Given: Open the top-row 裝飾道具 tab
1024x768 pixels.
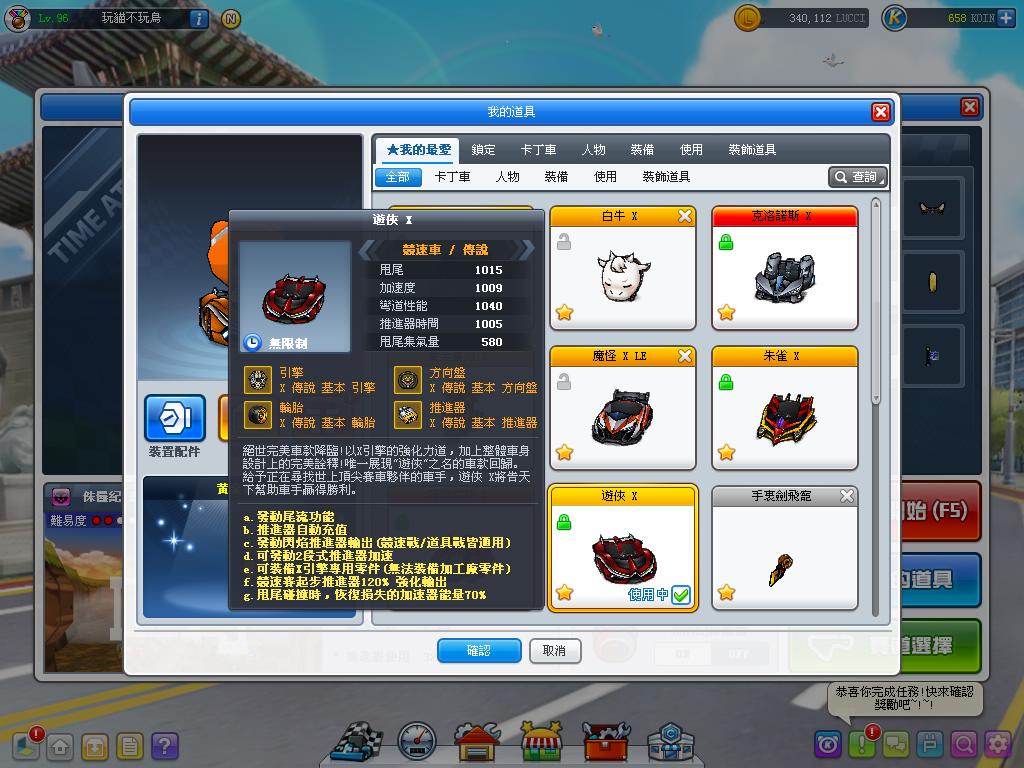Looking at the screenshot, I should point(752,150).
